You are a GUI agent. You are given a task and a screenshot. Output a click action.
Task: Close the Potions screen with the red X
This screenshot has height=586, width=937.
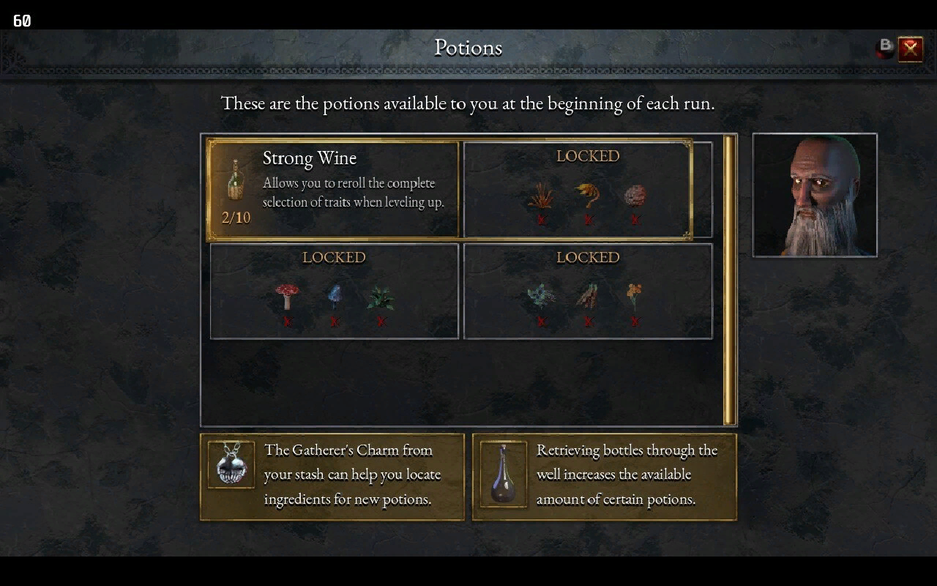[x=910, y=48]
